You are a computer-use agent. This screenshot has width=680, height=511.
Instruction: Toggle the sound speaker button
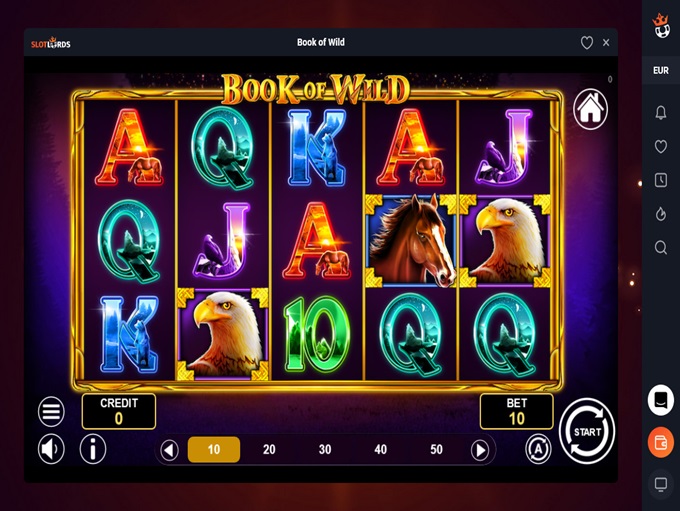click(x=51, y=449)
